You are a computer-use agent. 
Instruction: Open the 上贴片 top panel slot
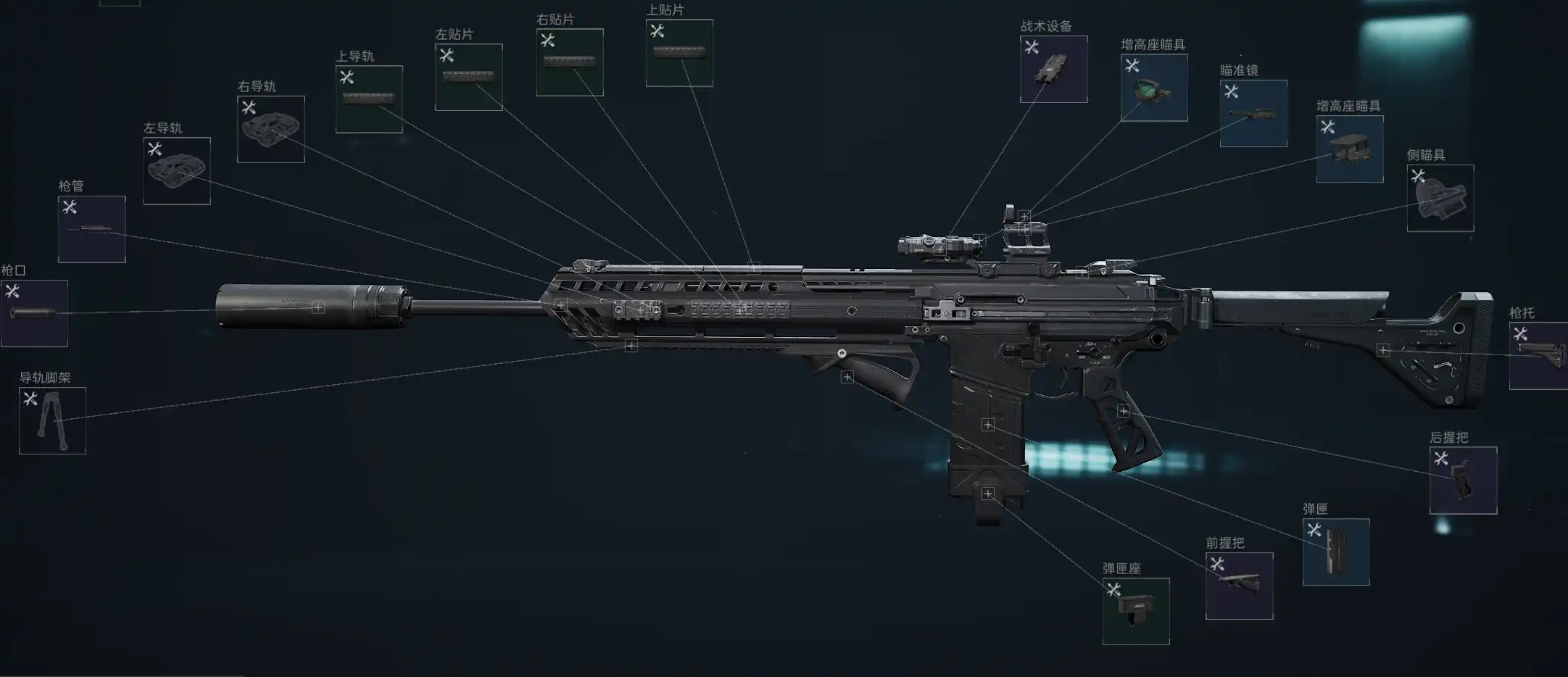(679, 53)
